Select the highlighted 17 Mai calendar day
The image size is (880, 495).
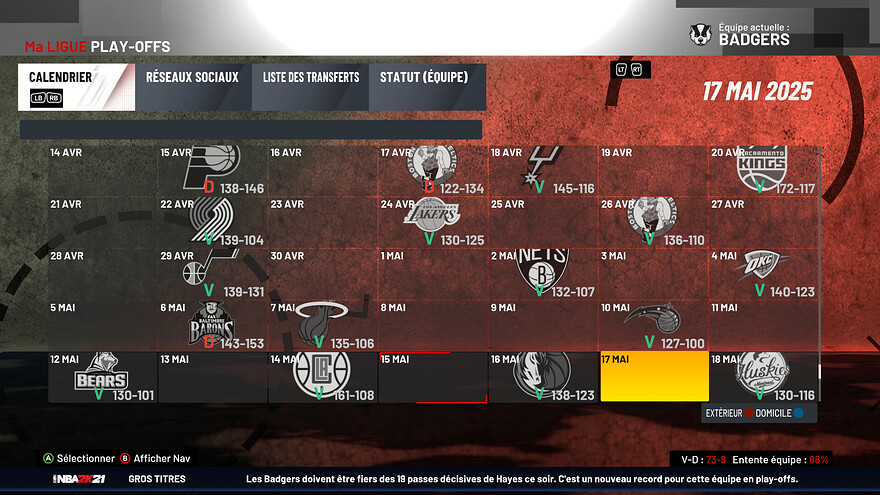(654, 376)
